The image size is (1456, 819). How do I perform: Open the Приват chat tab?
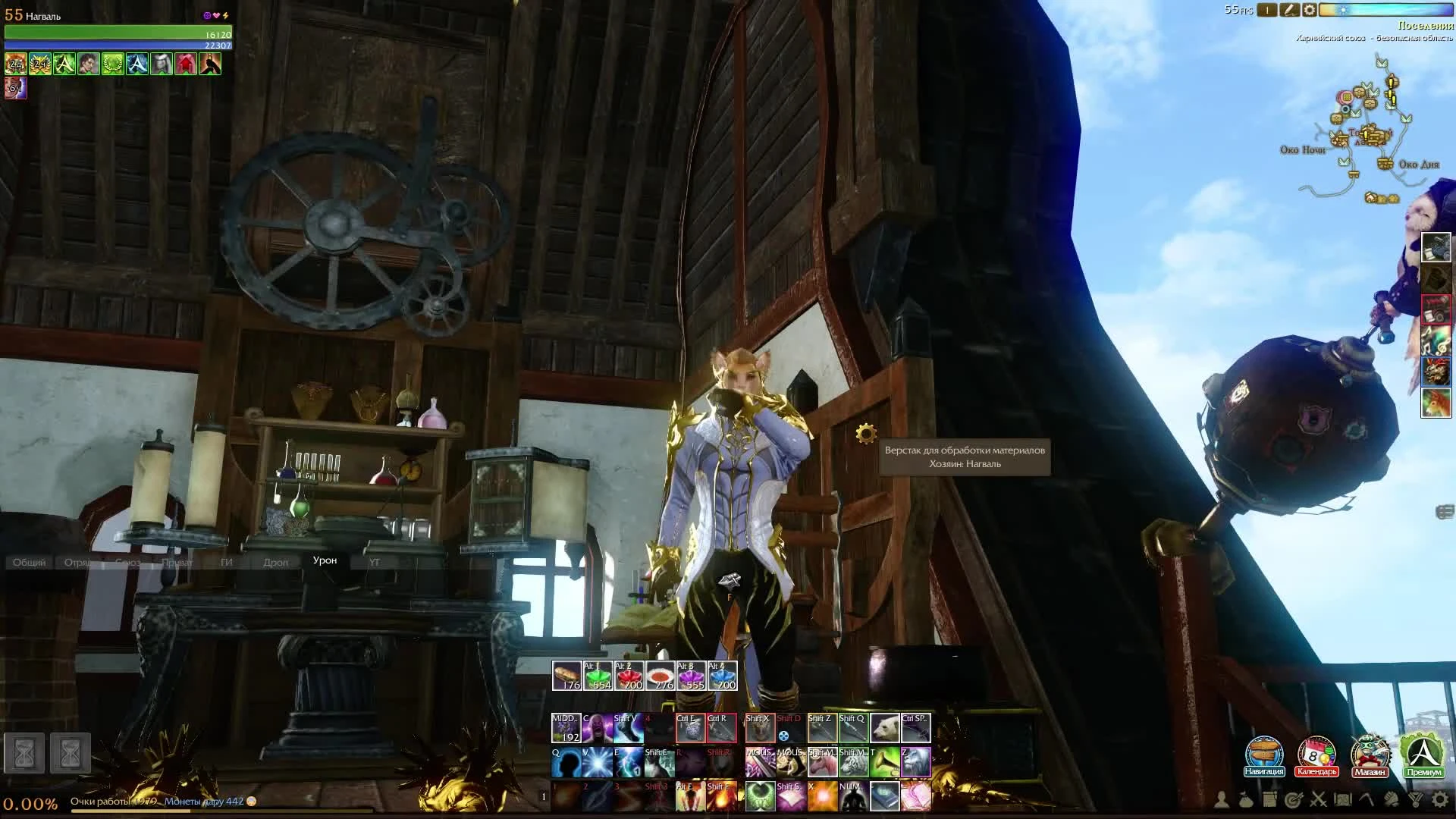(x=179, y=562)
